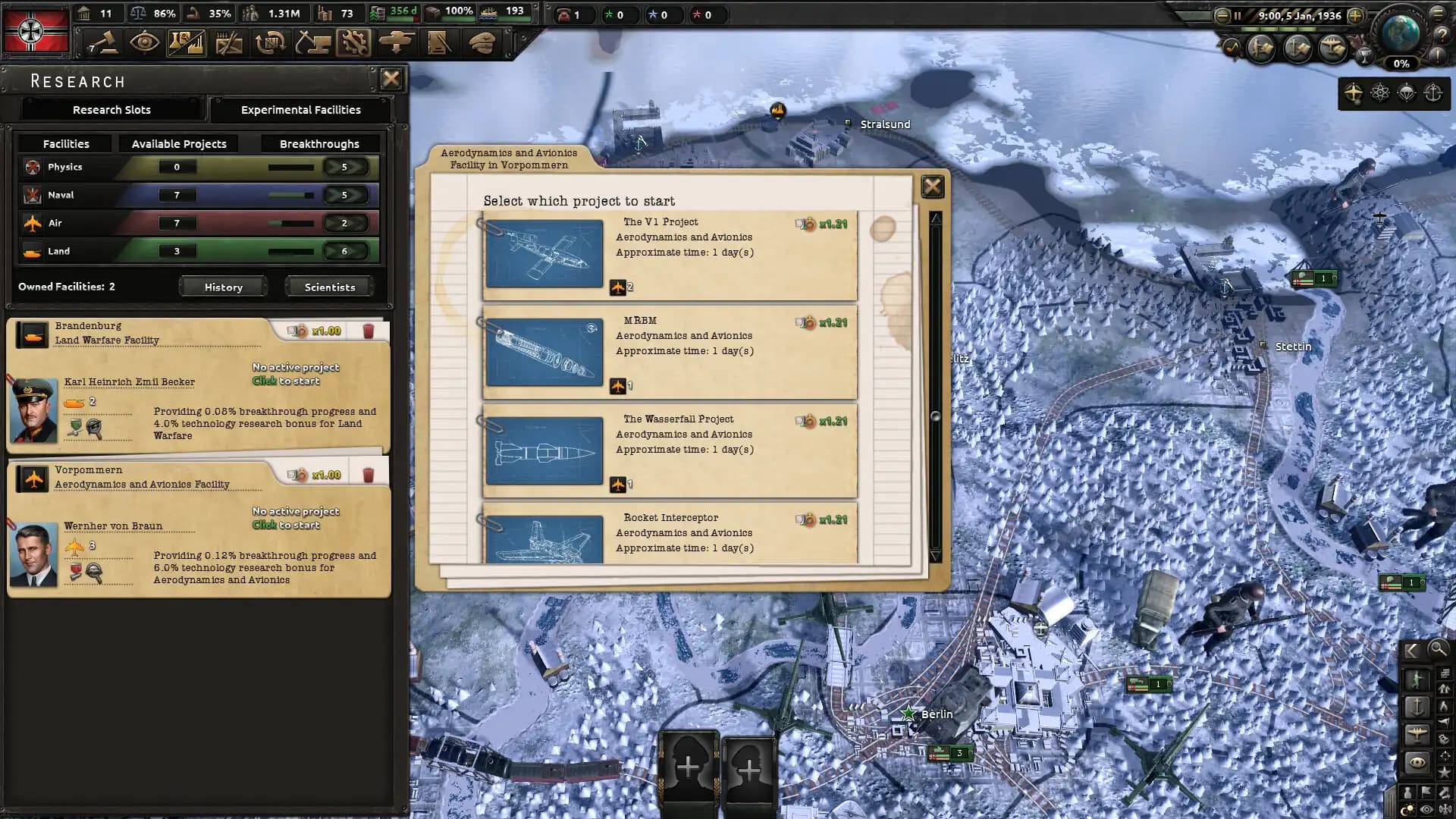Open the Scientists button

(328, 287)
